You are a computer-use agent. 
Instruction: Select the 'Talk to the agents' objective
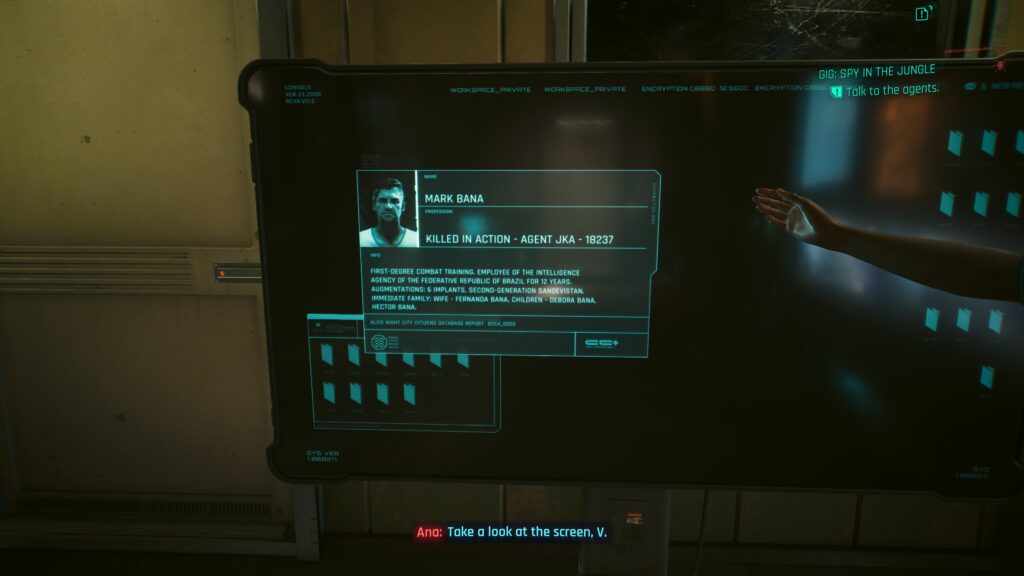tap(892, 90)
